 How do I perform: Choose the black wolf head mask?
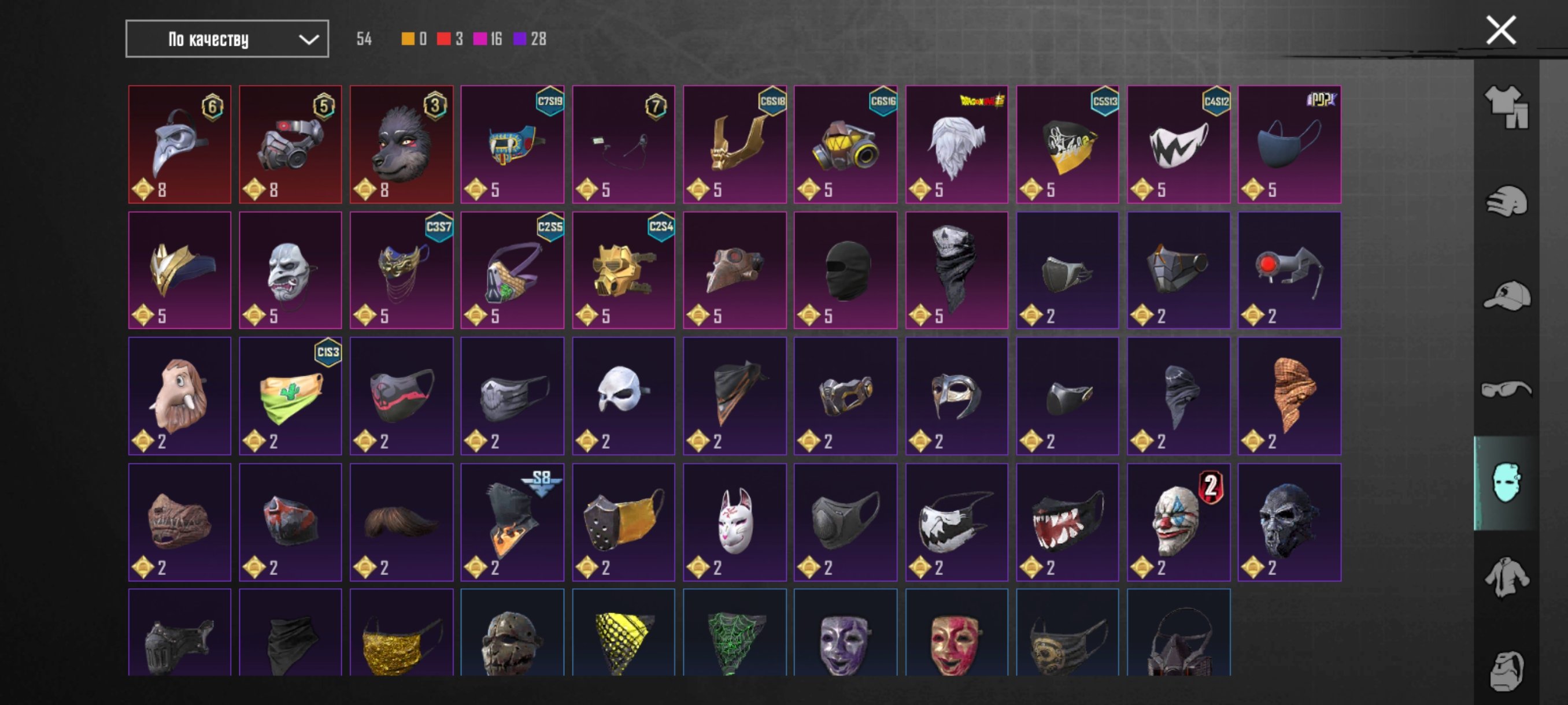tap(401, 145)
